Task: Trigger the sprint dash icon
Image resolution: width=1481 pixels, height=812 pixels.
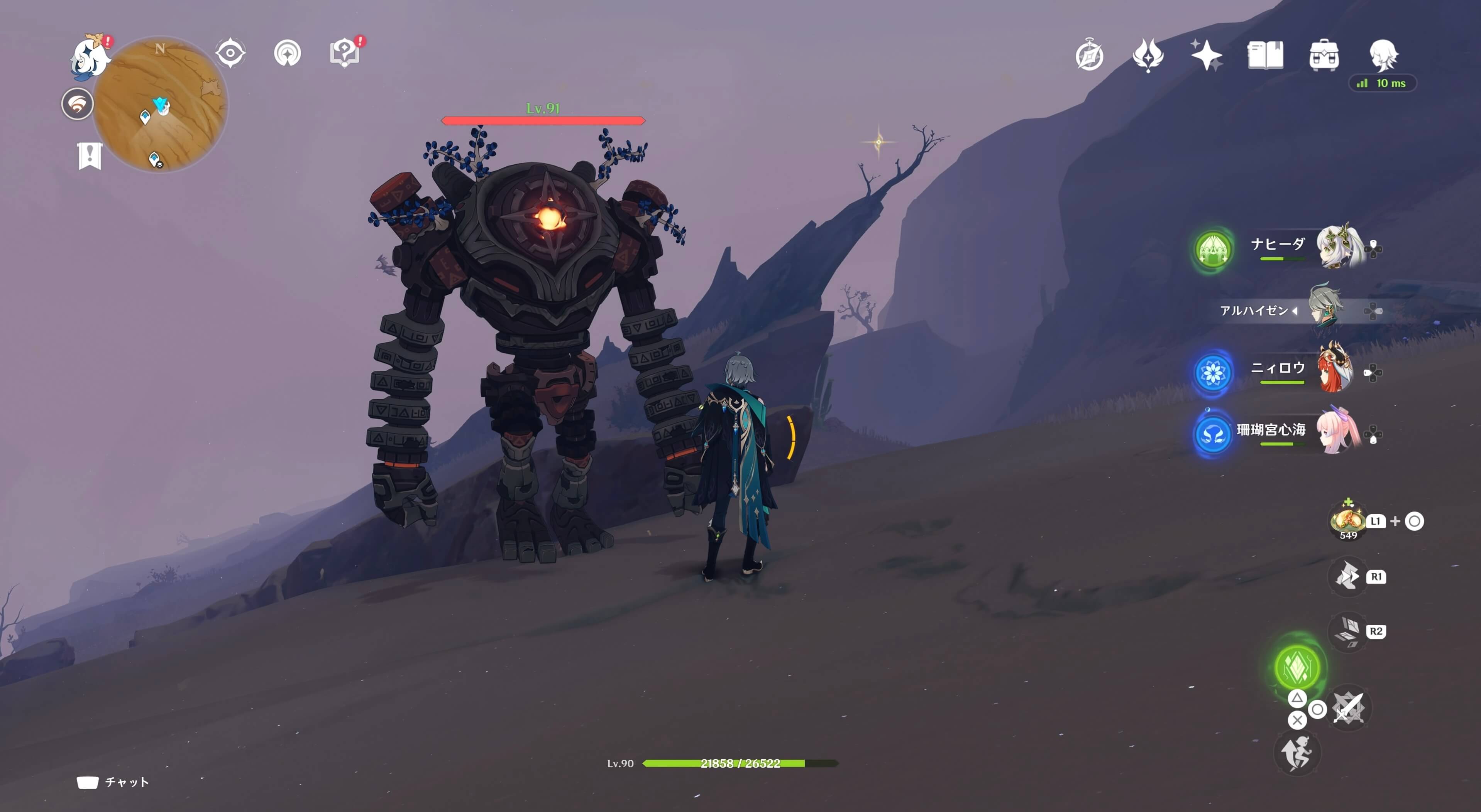Action: pyautogui.click(x=1297, y=753)
